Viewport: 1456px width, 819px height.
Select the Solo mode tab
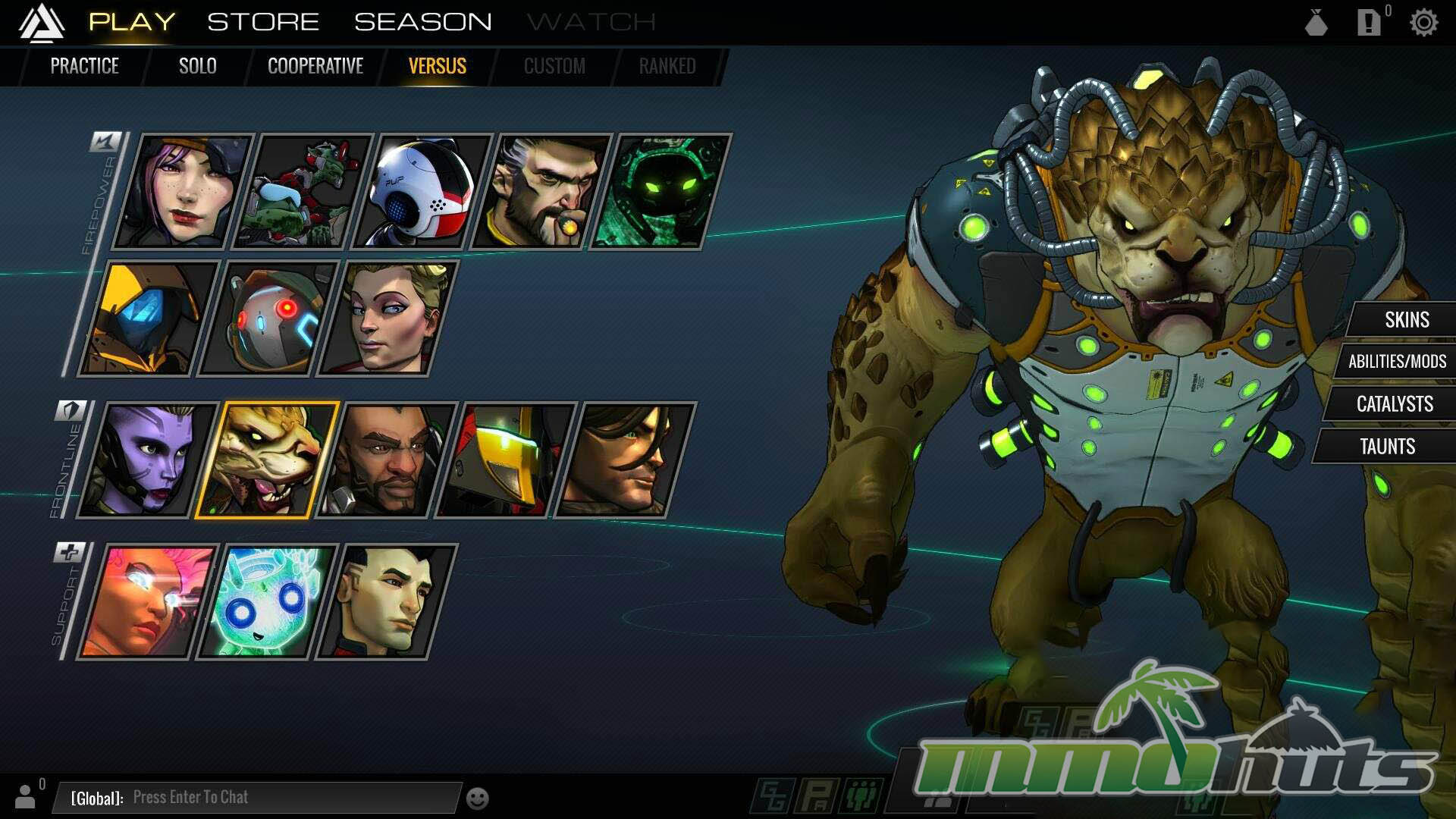pos(197,66)
